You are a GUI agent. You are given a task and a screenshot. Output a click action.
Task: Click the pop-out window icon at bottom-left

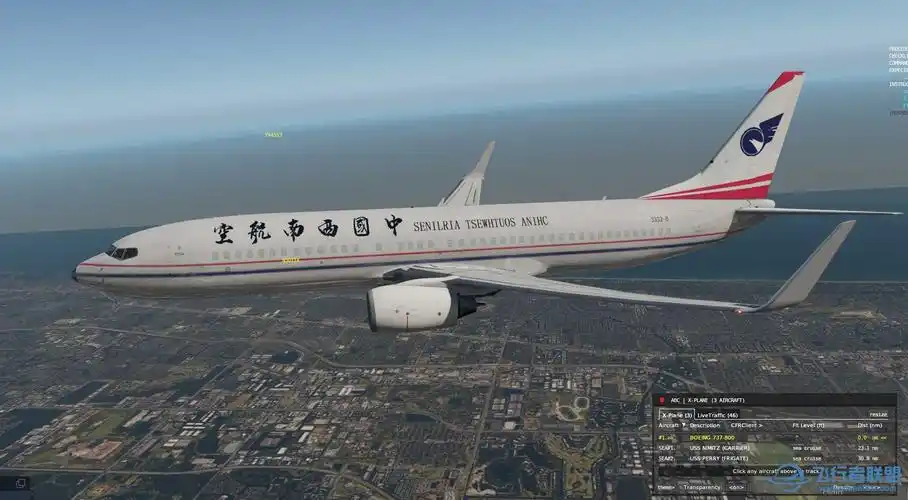21,483
